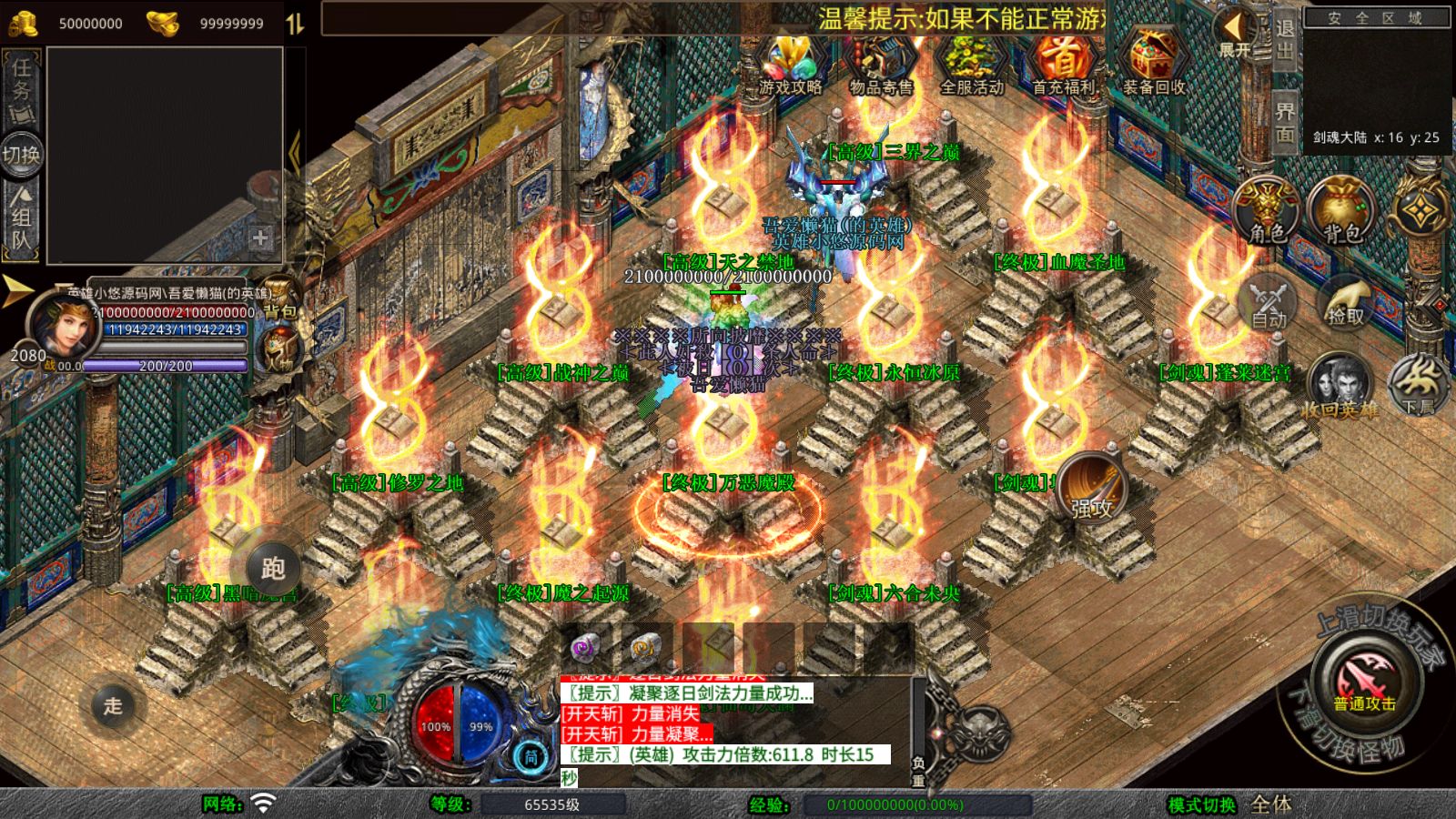The width and height of the screenshot is (1456, 819).
Task: Activate the 捡取 pick-up button
Action: pyautogui.click(x=1345, y=302)
